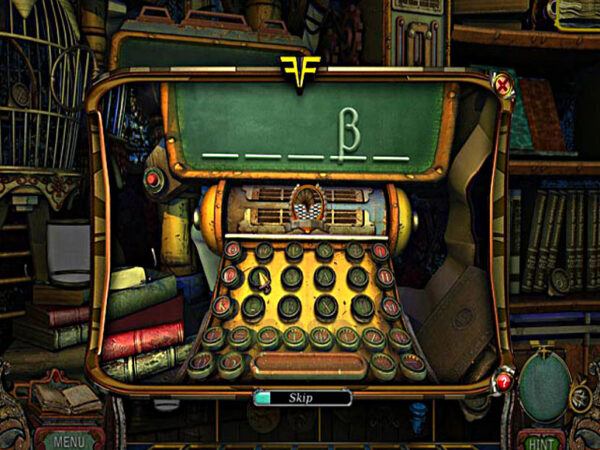
Task: Use the HINT button
Action: [541, 439]
